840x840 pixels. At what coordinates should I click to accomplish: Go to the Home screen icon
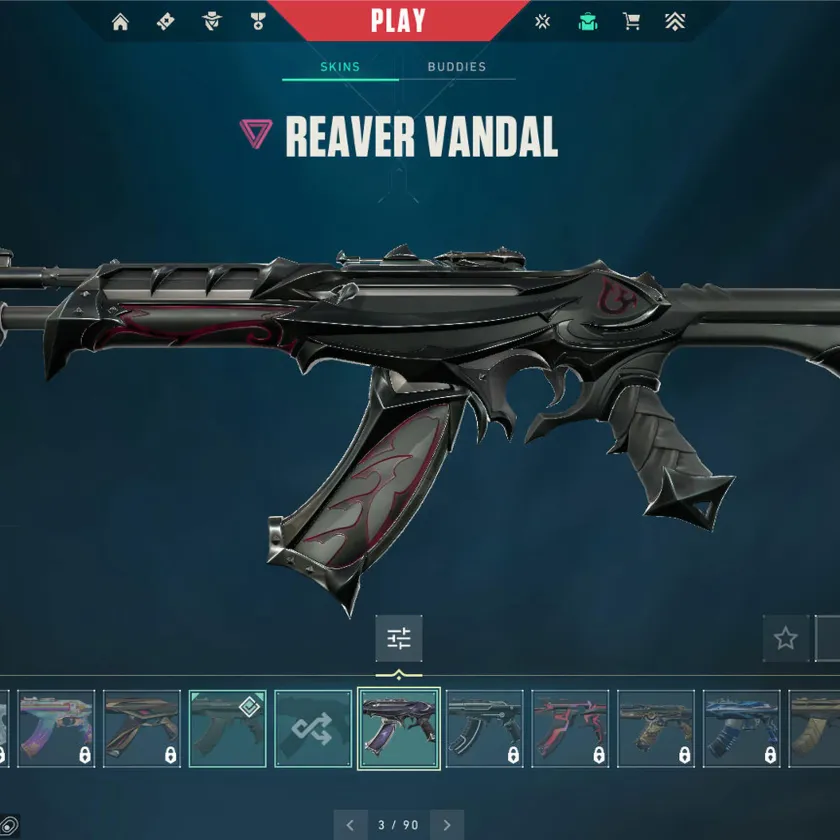[x=121, y=22]
